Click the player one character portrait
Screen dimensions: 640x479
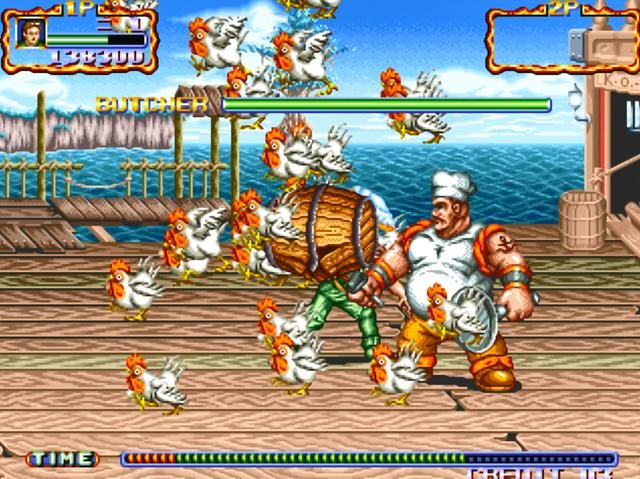30,33
